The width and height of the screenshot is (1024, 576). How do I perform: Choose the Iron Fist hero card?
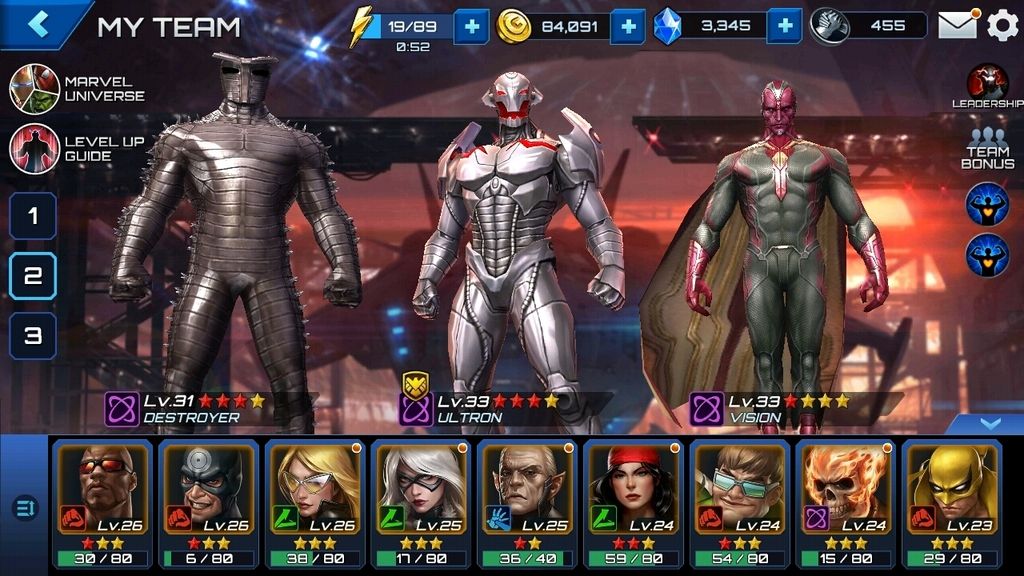952,504
